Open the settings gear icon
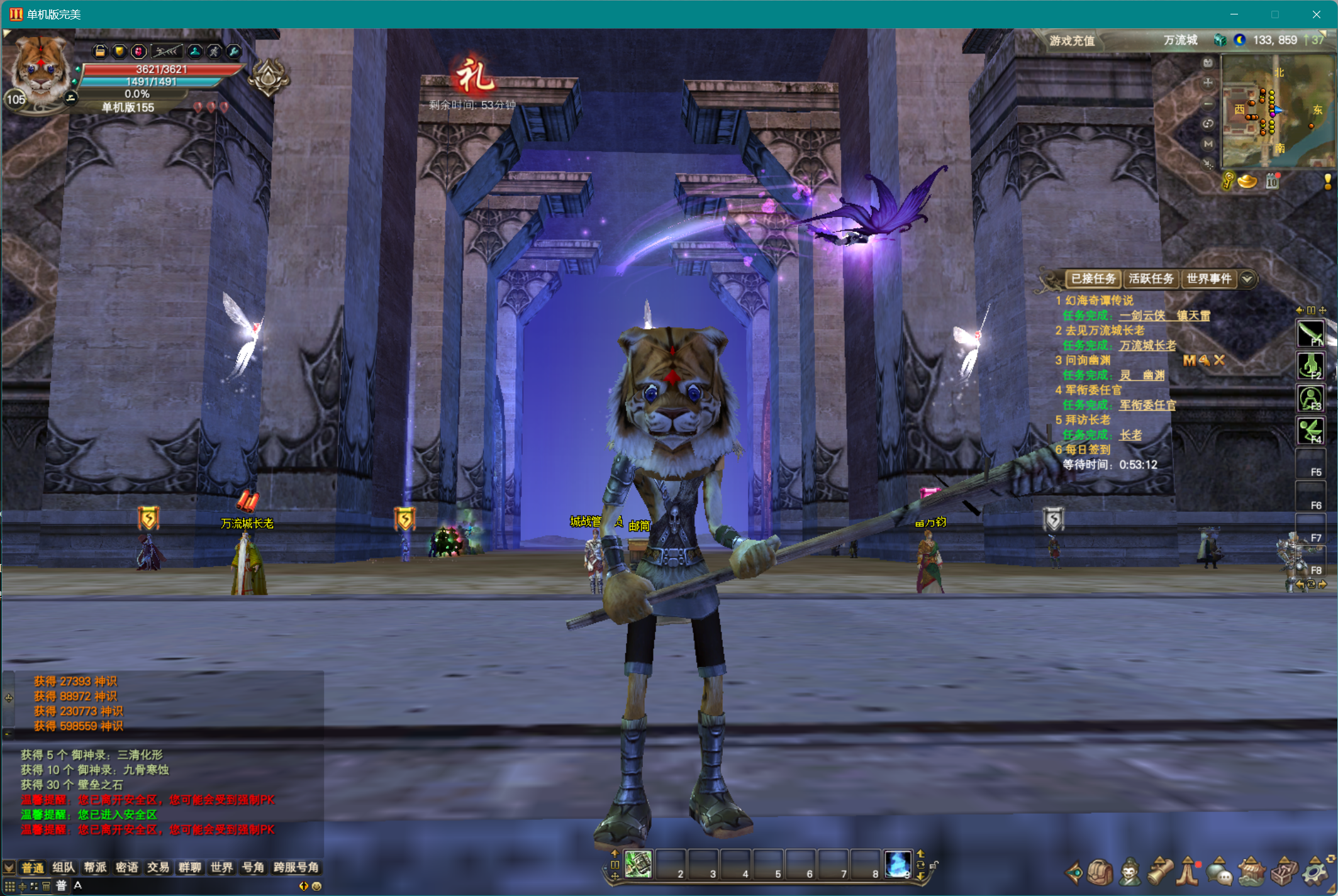The width and height of the screenshot is (1338, 896). [1315, 872]
